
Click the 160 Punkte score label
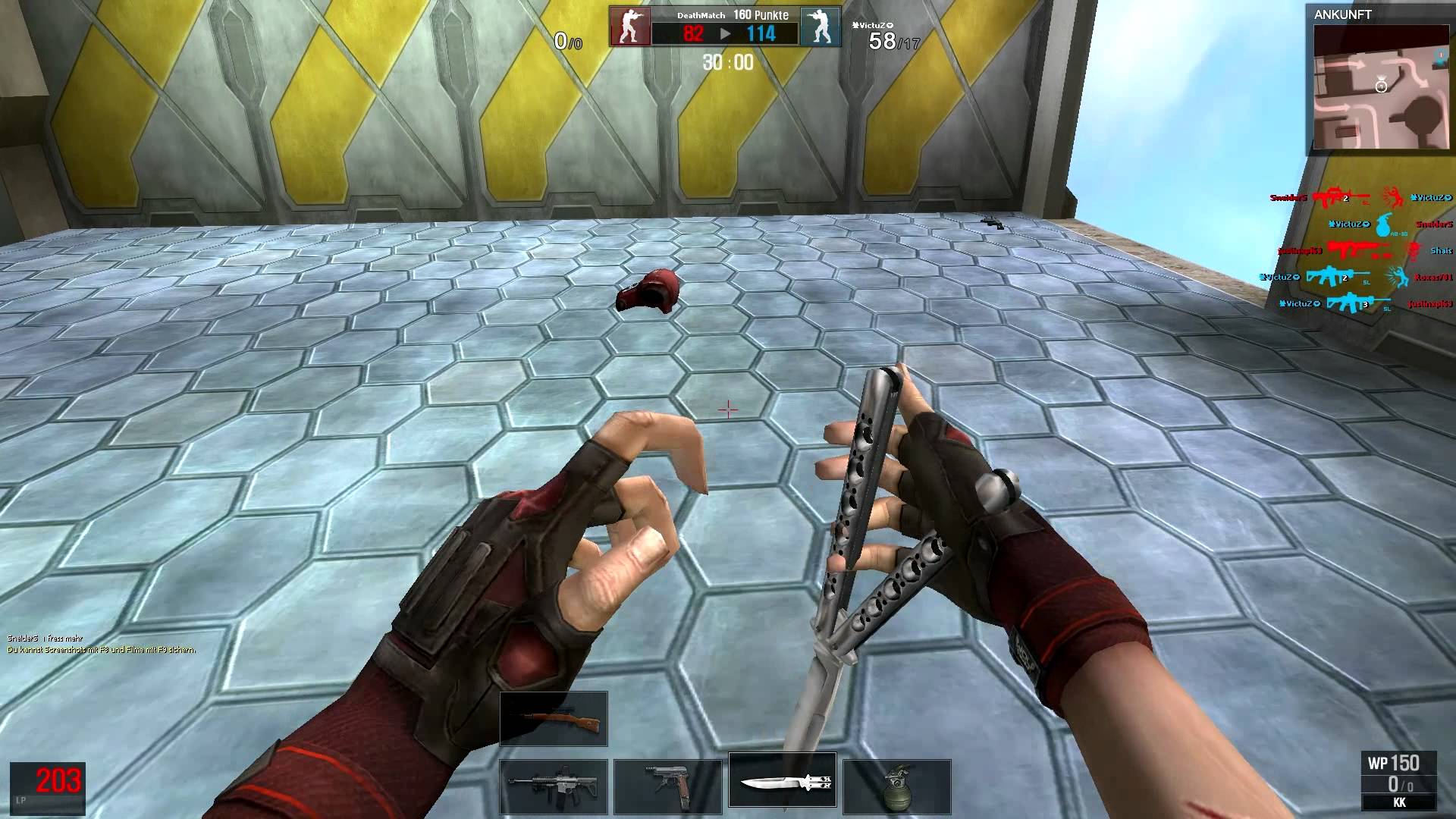pyautogui.click(x=761, y=14)
